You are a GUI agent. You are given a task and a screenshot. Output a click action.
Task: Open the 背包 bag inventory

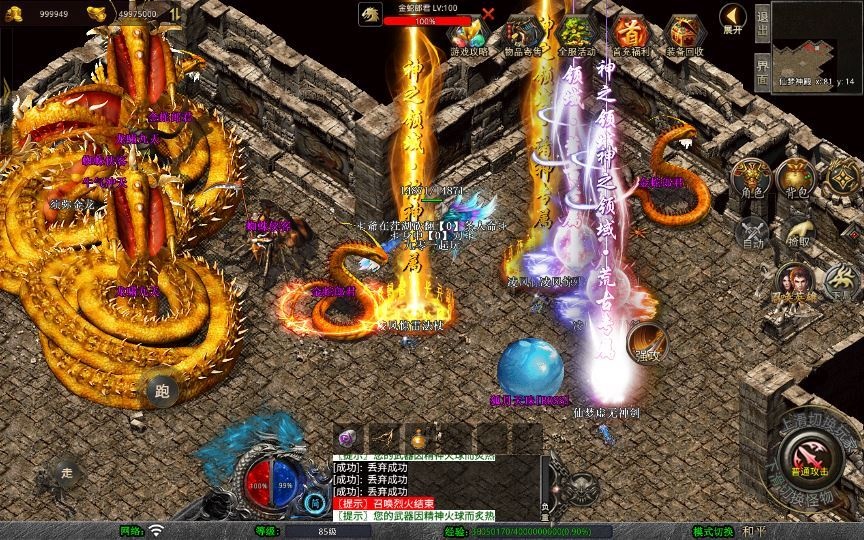coord(797,179)
